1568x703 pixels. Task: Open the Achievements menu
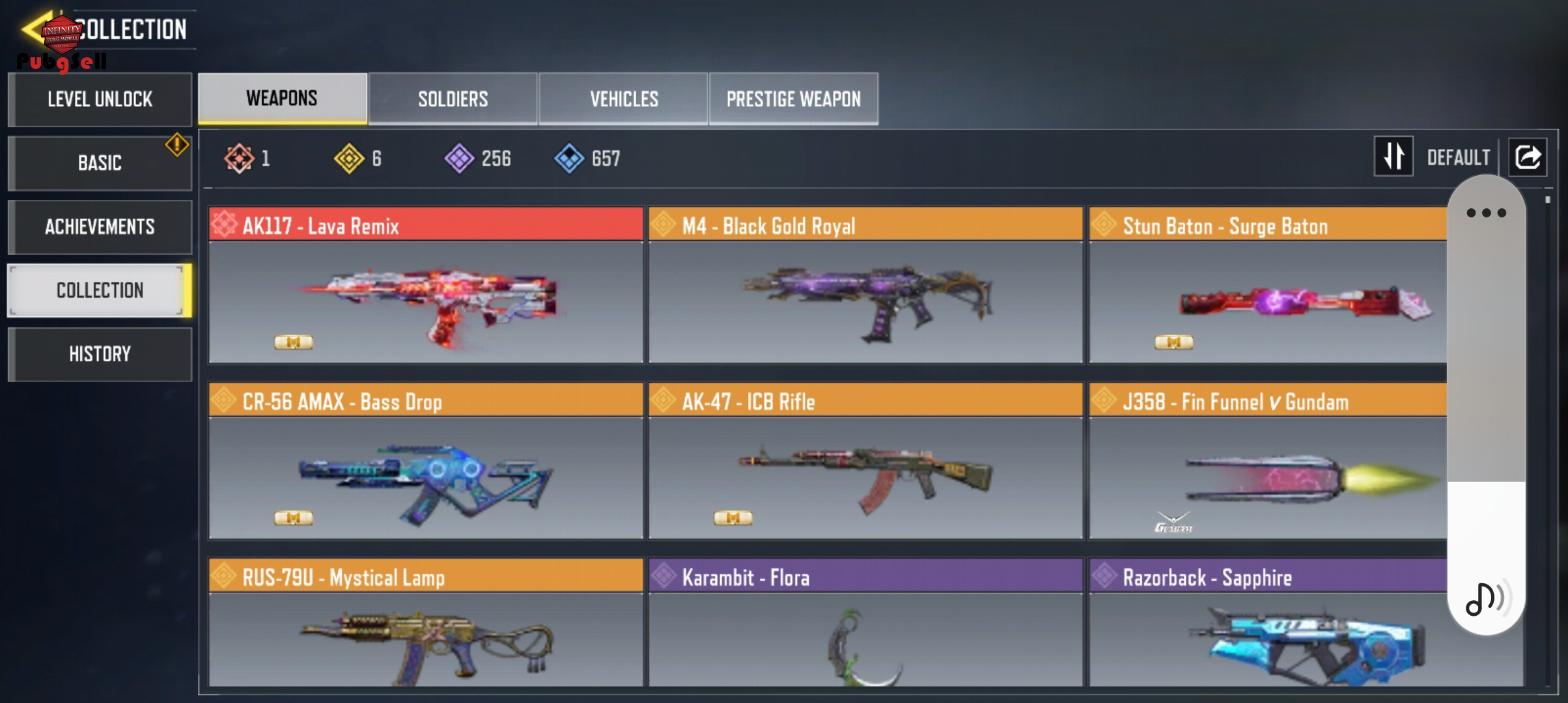[100, 227]
